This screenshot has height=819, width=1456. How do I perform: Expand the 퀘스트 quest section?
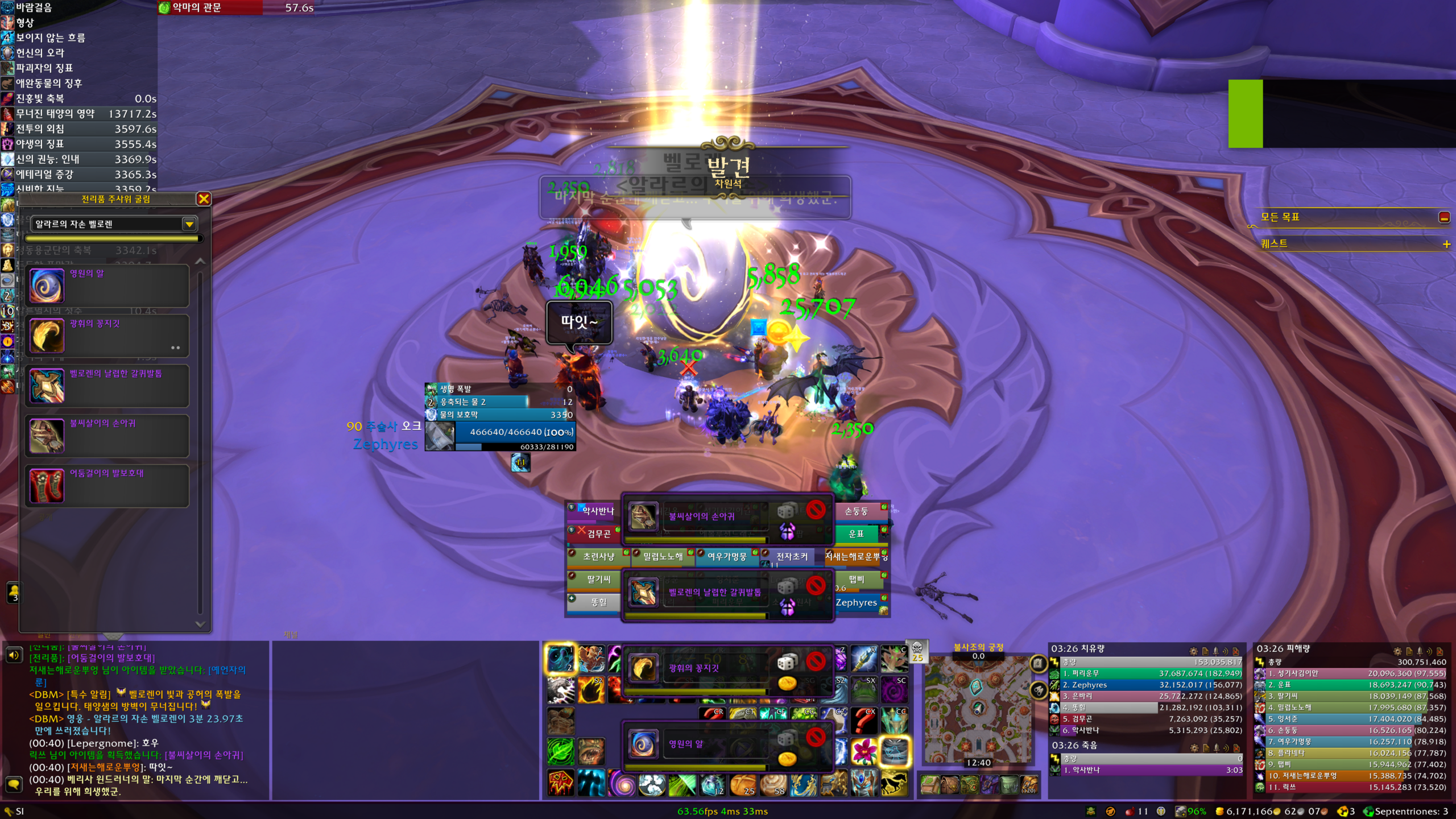tap(1446, 244)
